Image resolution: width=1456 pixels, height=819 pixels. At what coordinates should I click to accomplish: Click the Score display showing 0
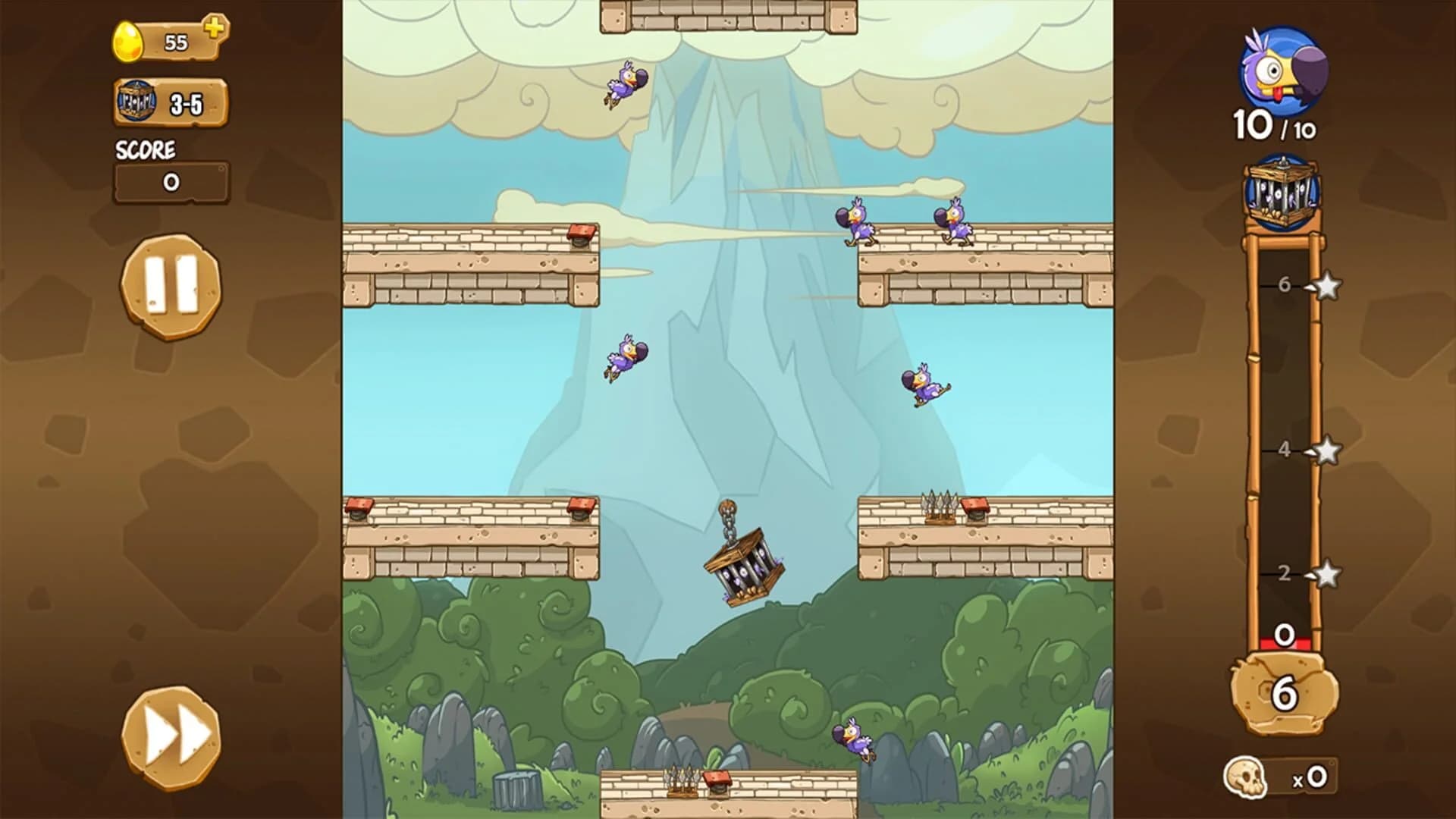[x=171, y=180]
